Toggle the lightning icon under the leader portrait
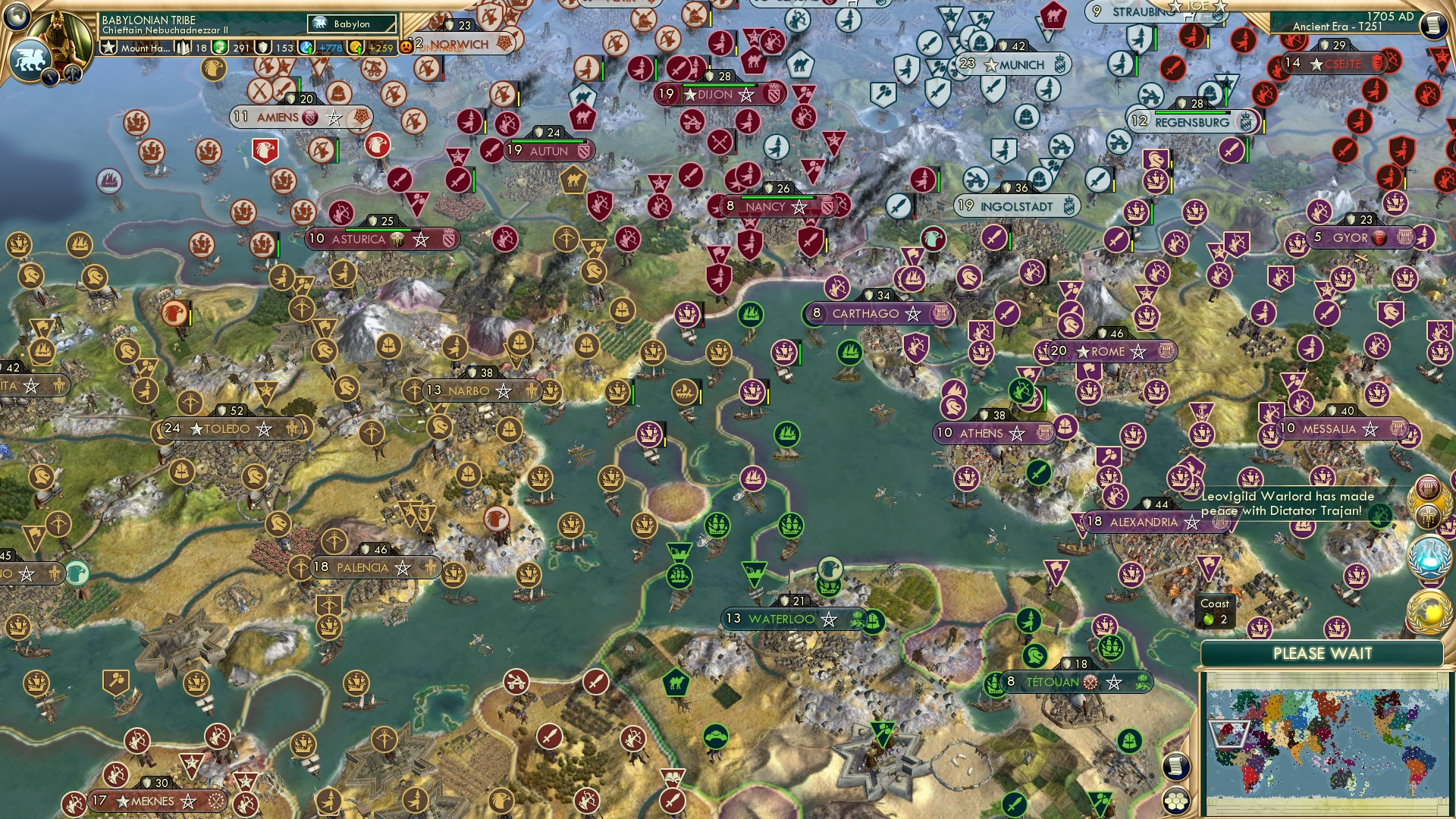Viewport: 1456px width, 819px height. click(x=50, y=78)
